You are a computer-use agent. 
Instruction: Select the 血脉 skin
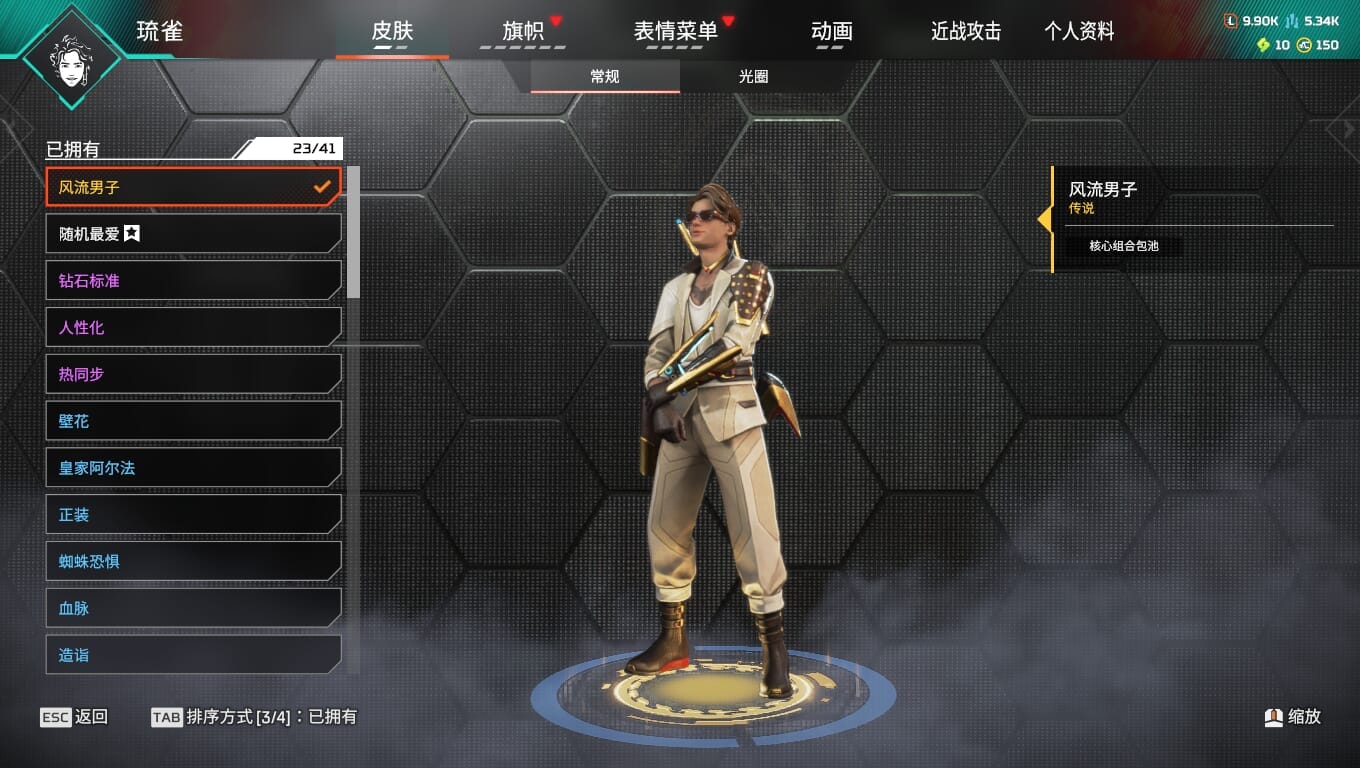[x=193, y=608]
